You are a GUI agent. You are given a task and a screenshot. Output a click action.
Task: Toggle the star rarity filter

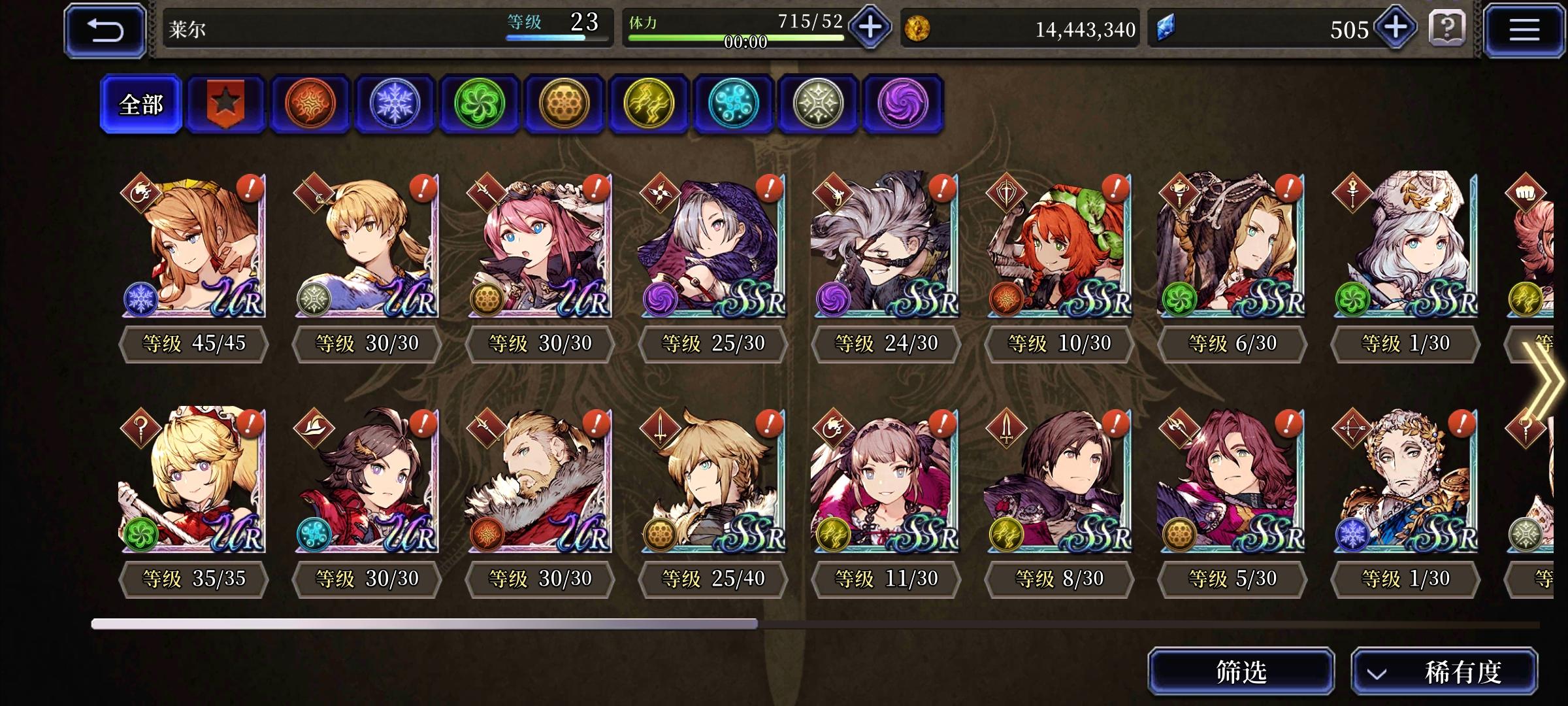(225, 105)
